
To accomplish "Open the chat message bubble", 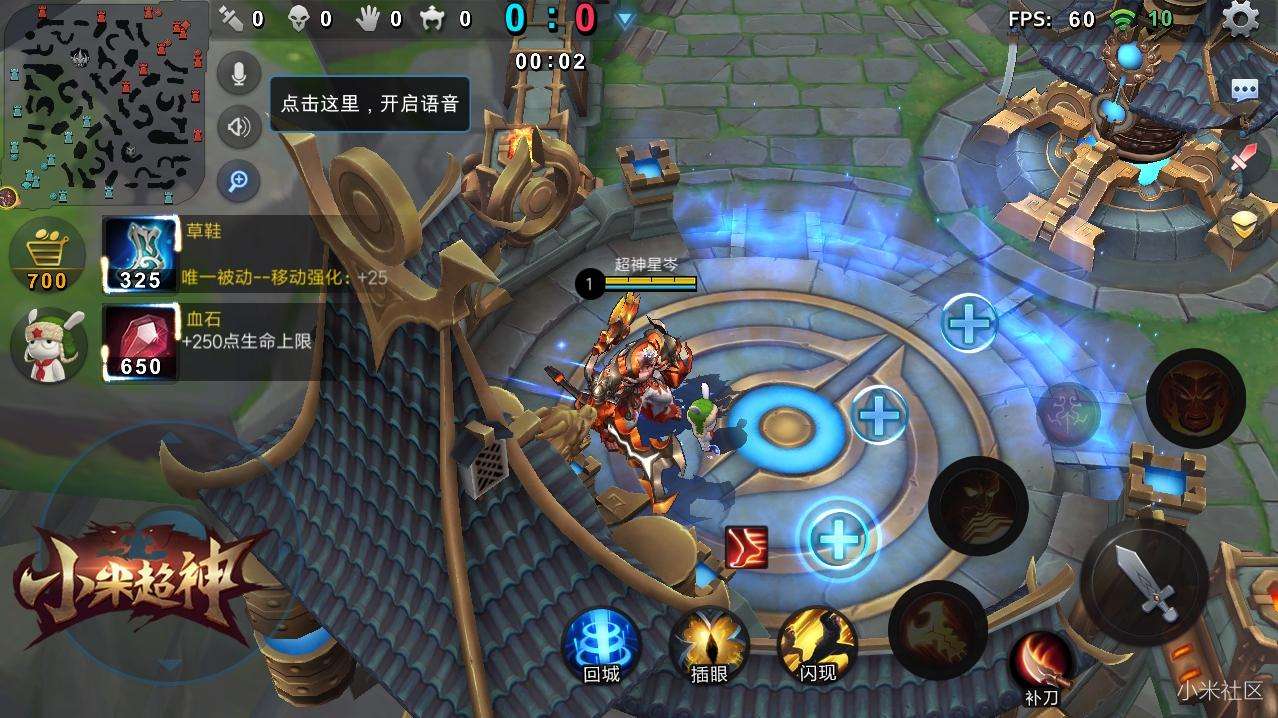I will coord(1244,90).
